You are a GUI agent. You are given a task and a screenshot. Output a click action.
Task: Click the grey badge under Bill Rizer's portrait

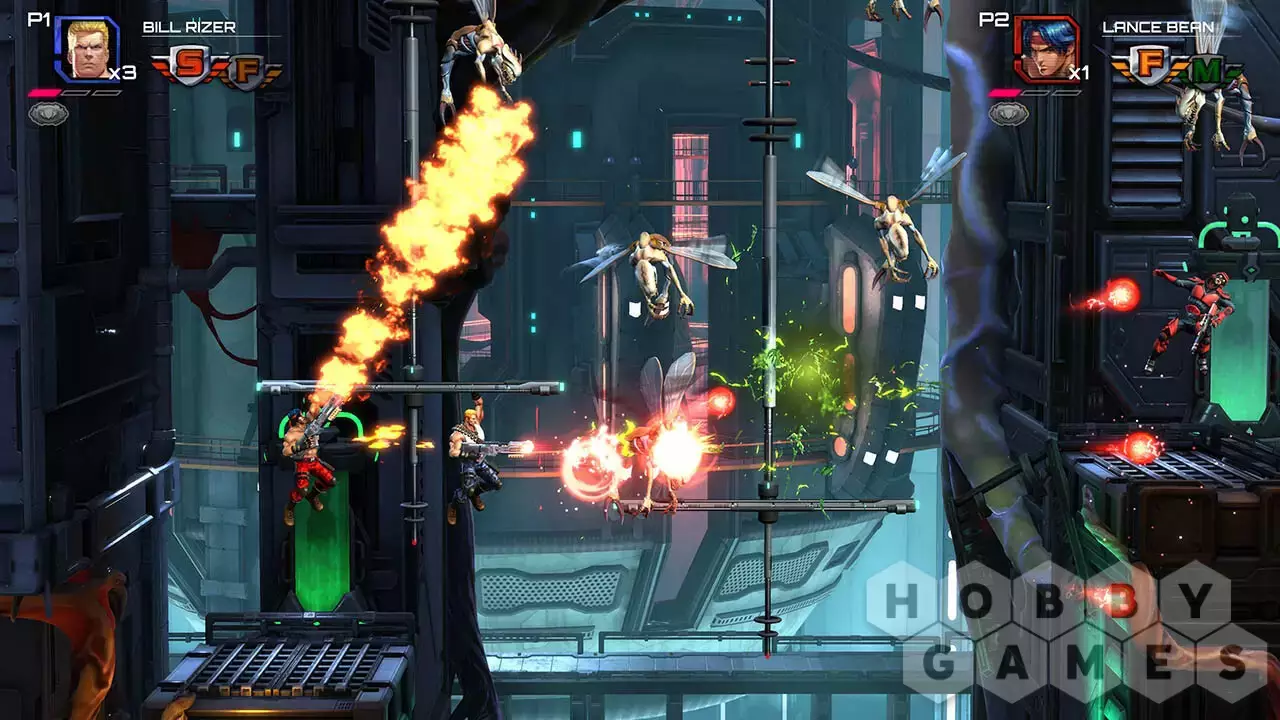(48, 114)
